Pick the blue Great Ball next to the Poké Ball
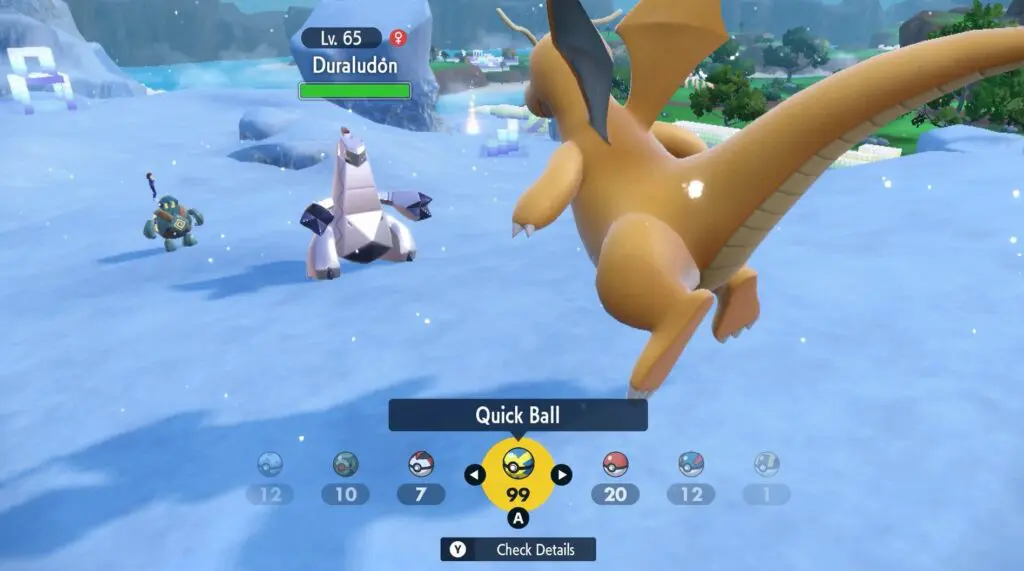This screenshot has height=571, width=1024. pyautogui.click(x=691, y=464)
